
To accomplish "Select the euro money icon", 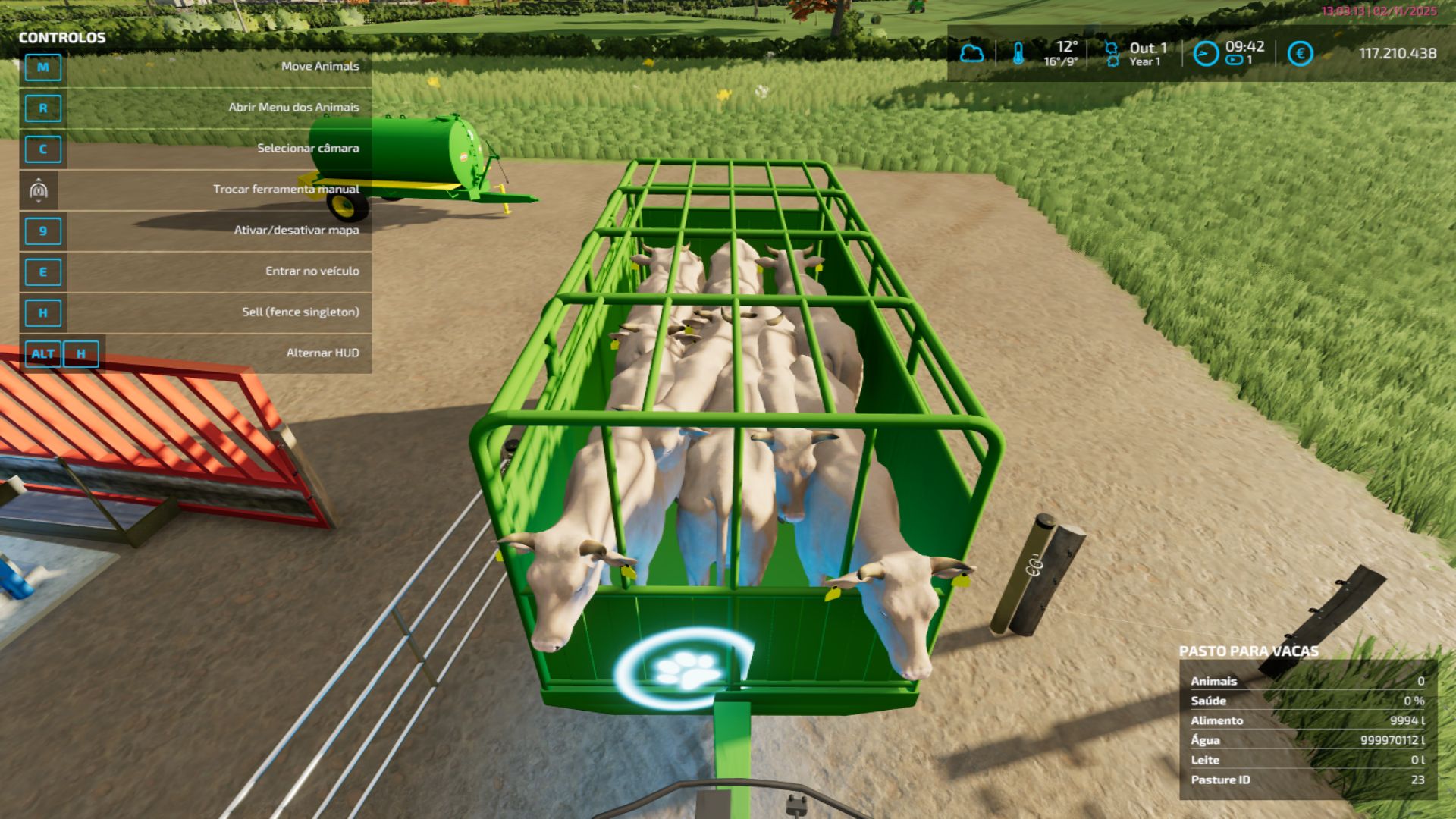I will point(1300,54).
